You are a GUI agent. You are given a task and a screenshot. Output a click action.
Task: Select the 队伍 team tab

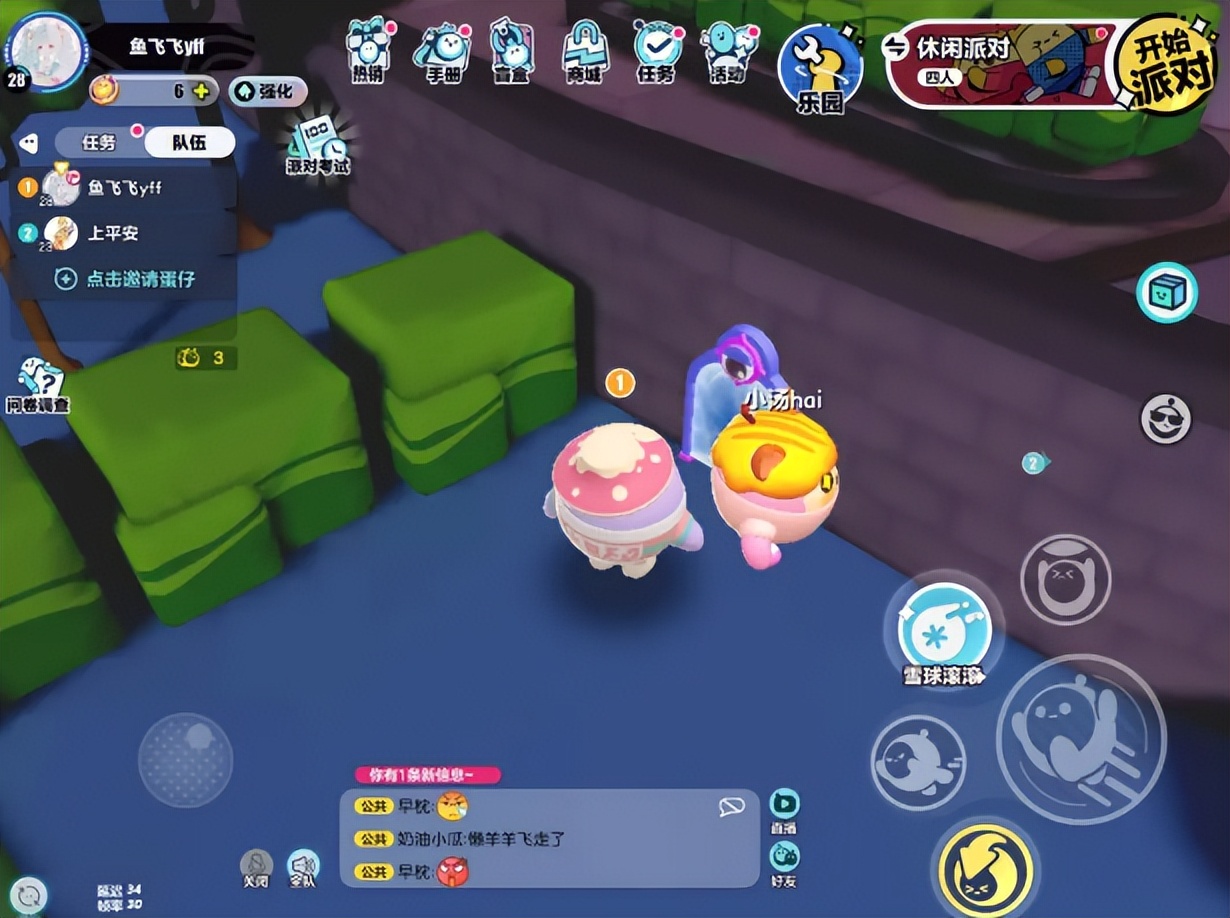pyautogui.click(x=189, y=142)
